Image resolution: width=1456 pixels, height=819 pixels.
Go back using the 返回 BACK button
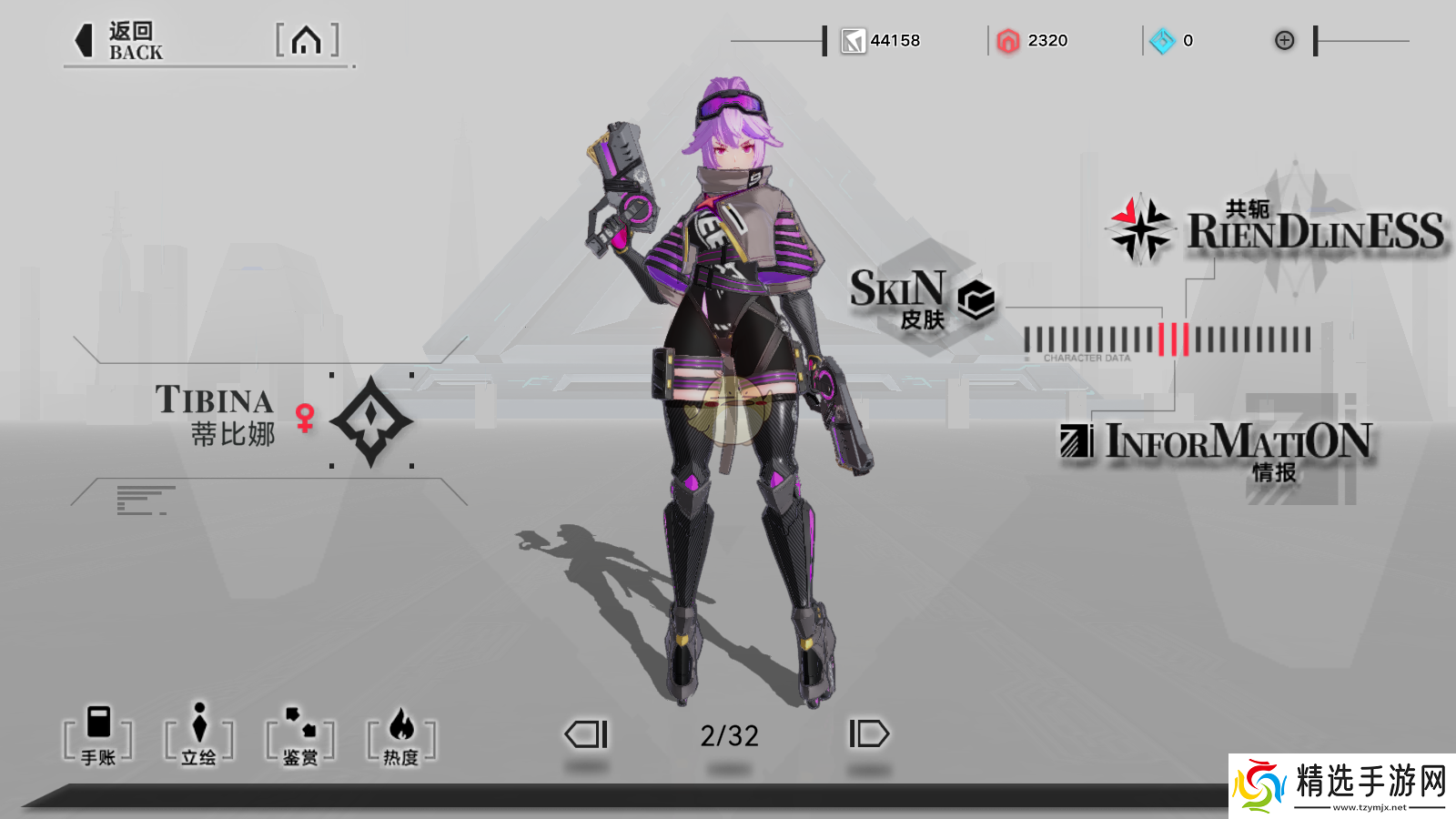coord(119,41)
